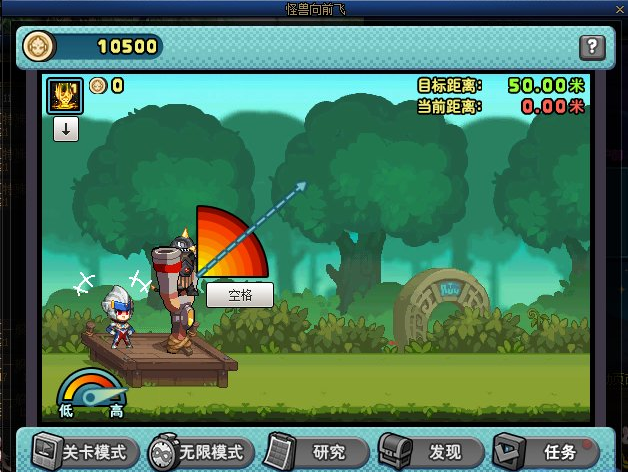Select the gold trophy icon
Screen dimensions: 628x472
(66, 97)
